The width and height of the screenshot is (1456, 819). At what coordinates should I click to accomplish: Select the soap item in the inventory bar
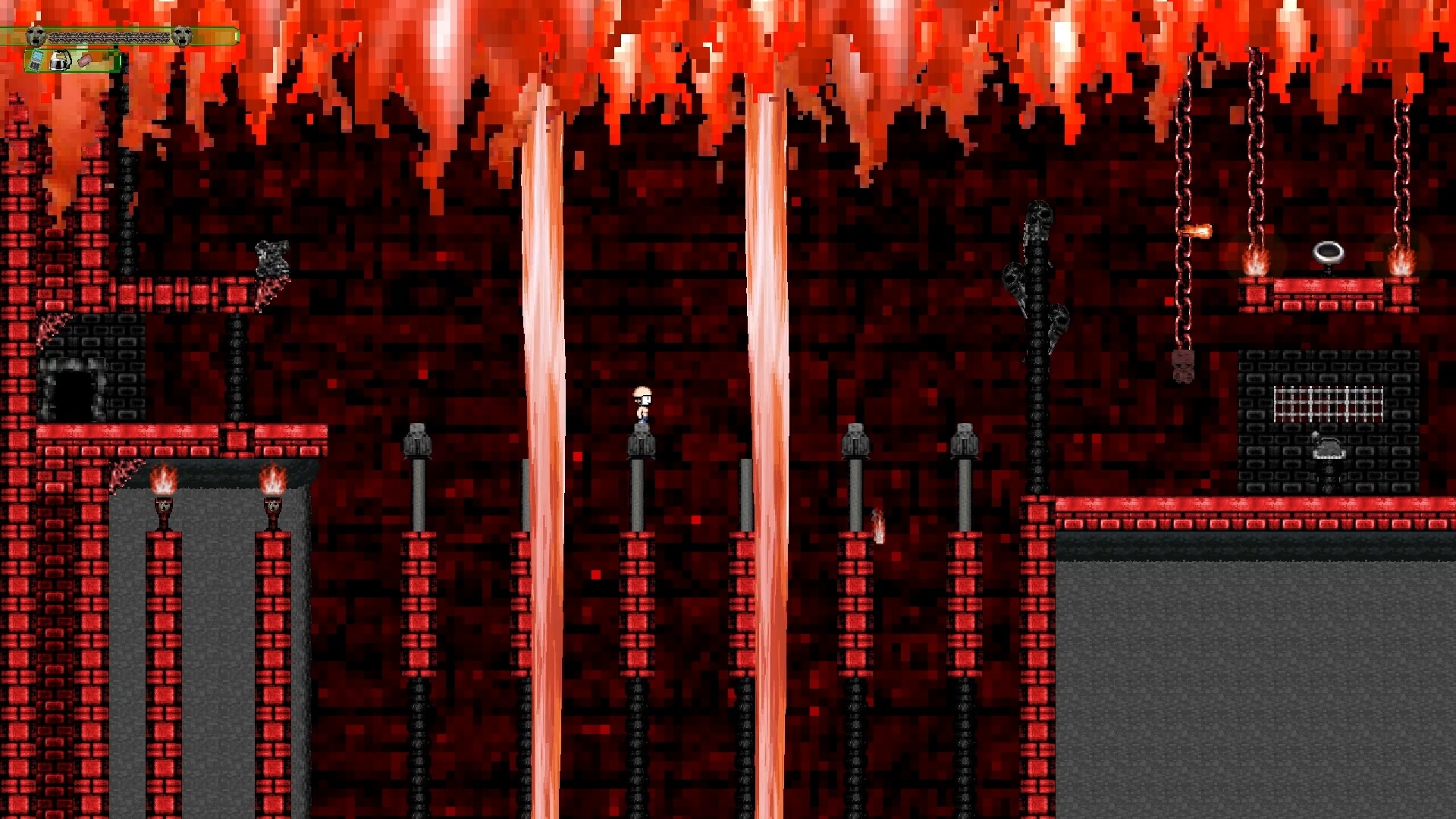84,60
